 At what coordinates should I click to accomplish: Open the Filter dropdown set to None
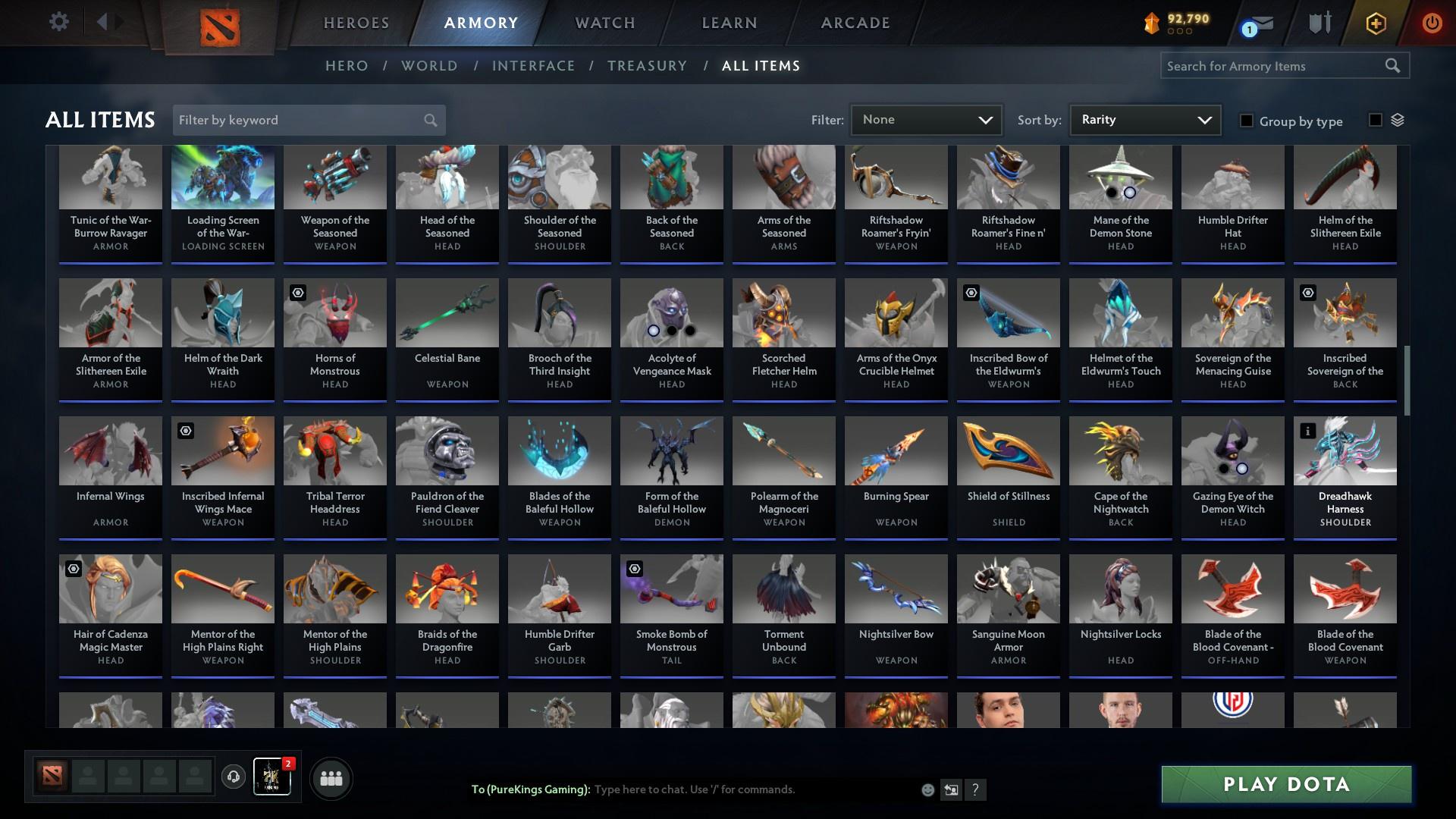point(925,119)
